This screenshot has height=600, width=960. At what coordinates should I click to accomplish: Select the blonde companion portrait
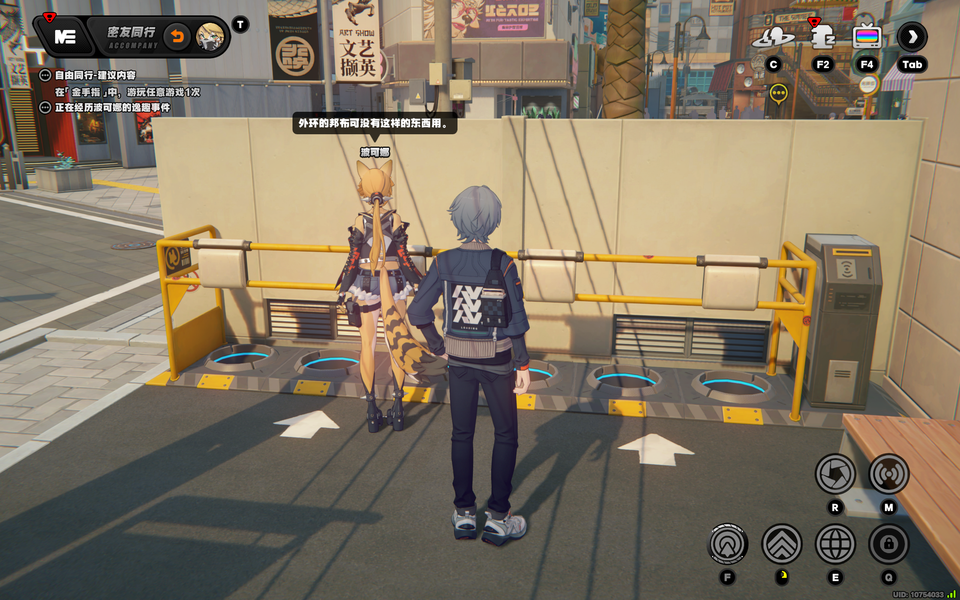point(210,37)
